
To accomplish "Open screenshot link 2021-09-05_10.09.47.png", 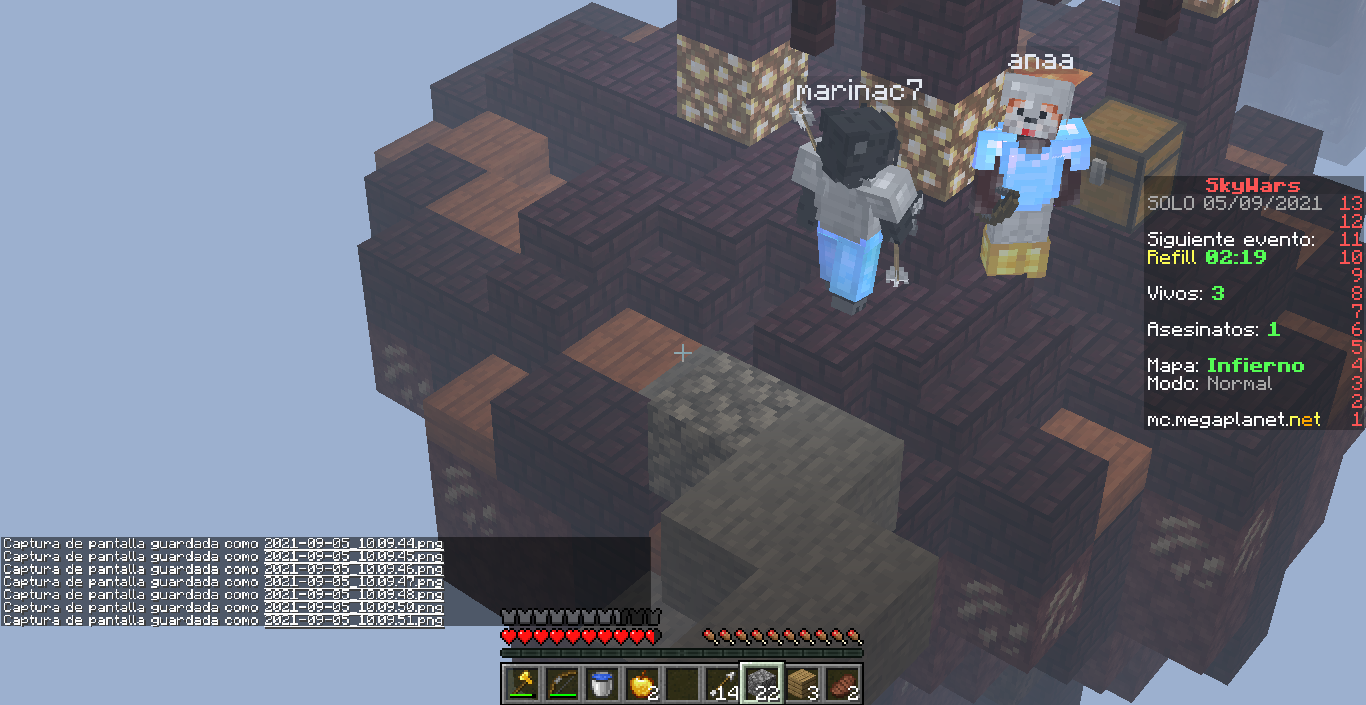I will [x=353, y=582].
